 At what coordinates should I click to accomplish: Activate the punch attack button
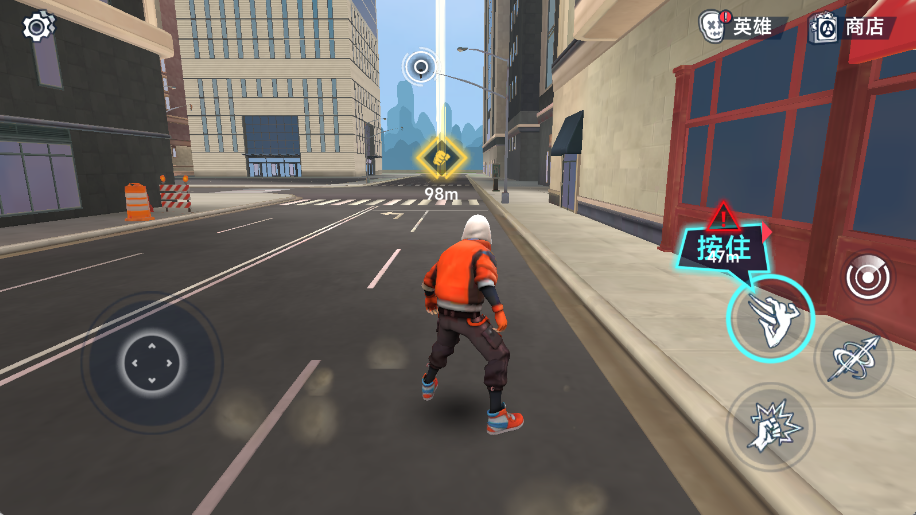pos(769,427)
